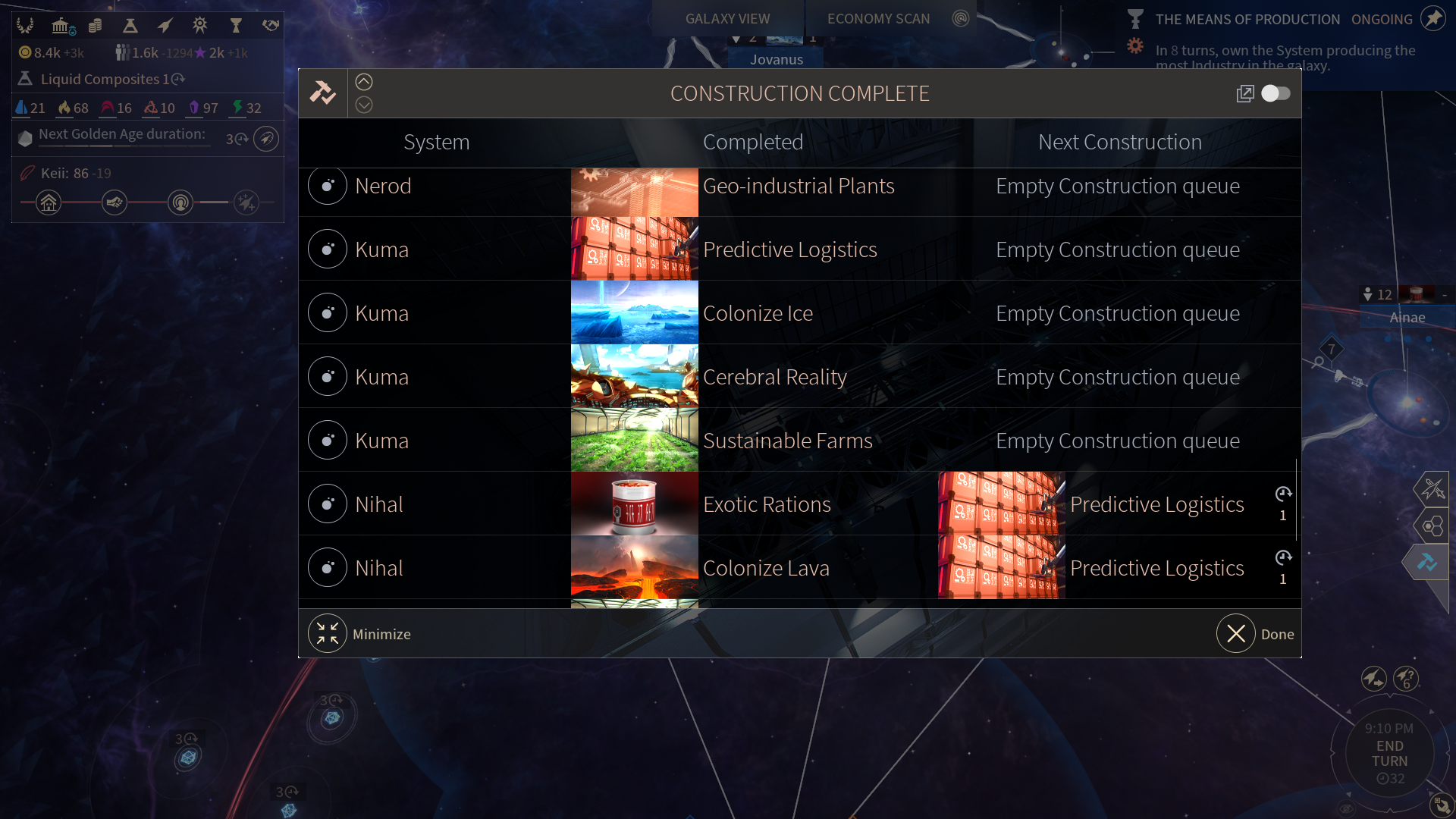This screenshot has height=819, width=1456.
Task: Pin the quest with the pushpin icon
Action: point(1432,18)
